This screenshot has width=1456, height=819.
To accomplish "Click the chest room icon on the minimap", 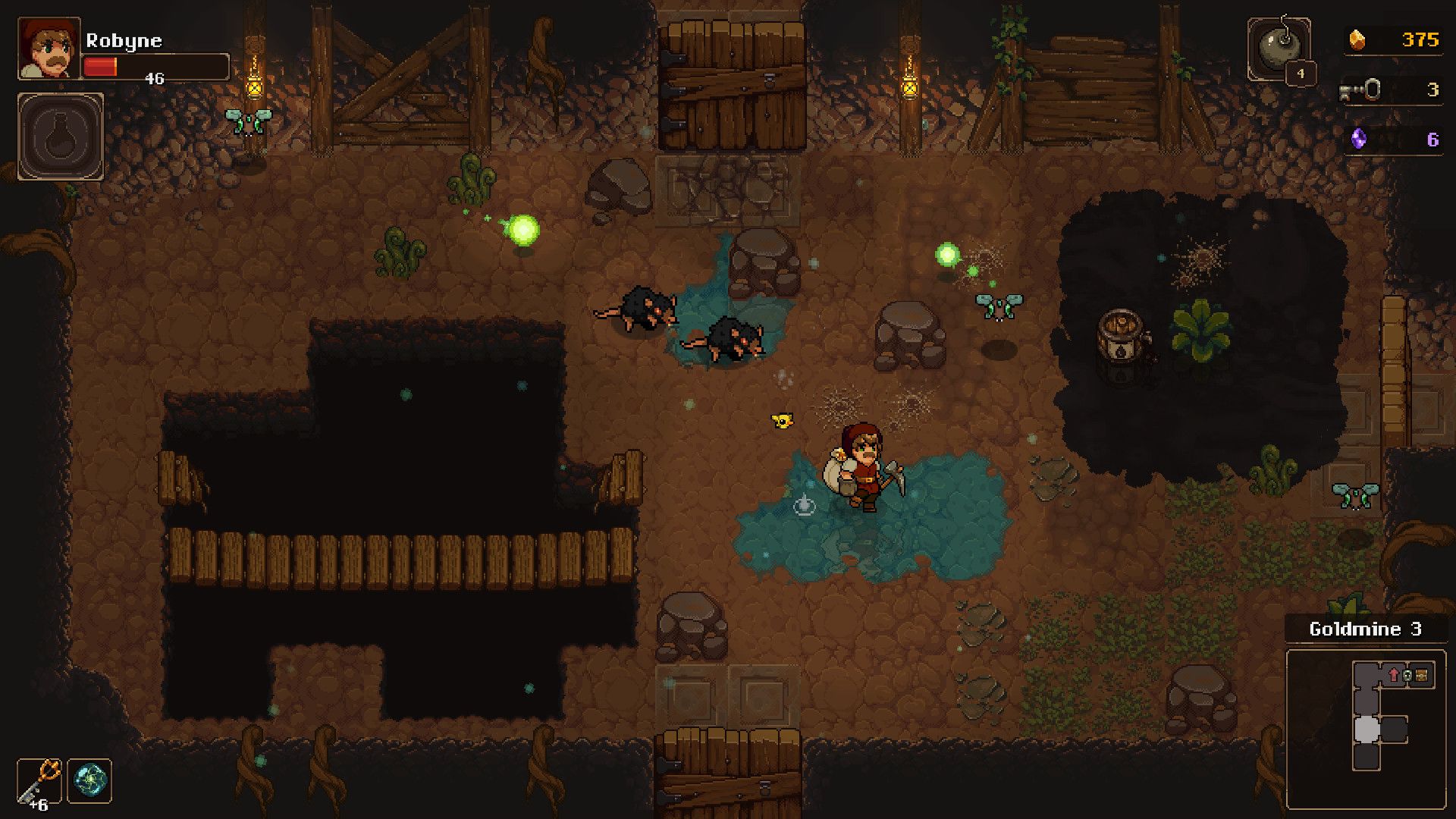I will click(x=1421, y=676).
